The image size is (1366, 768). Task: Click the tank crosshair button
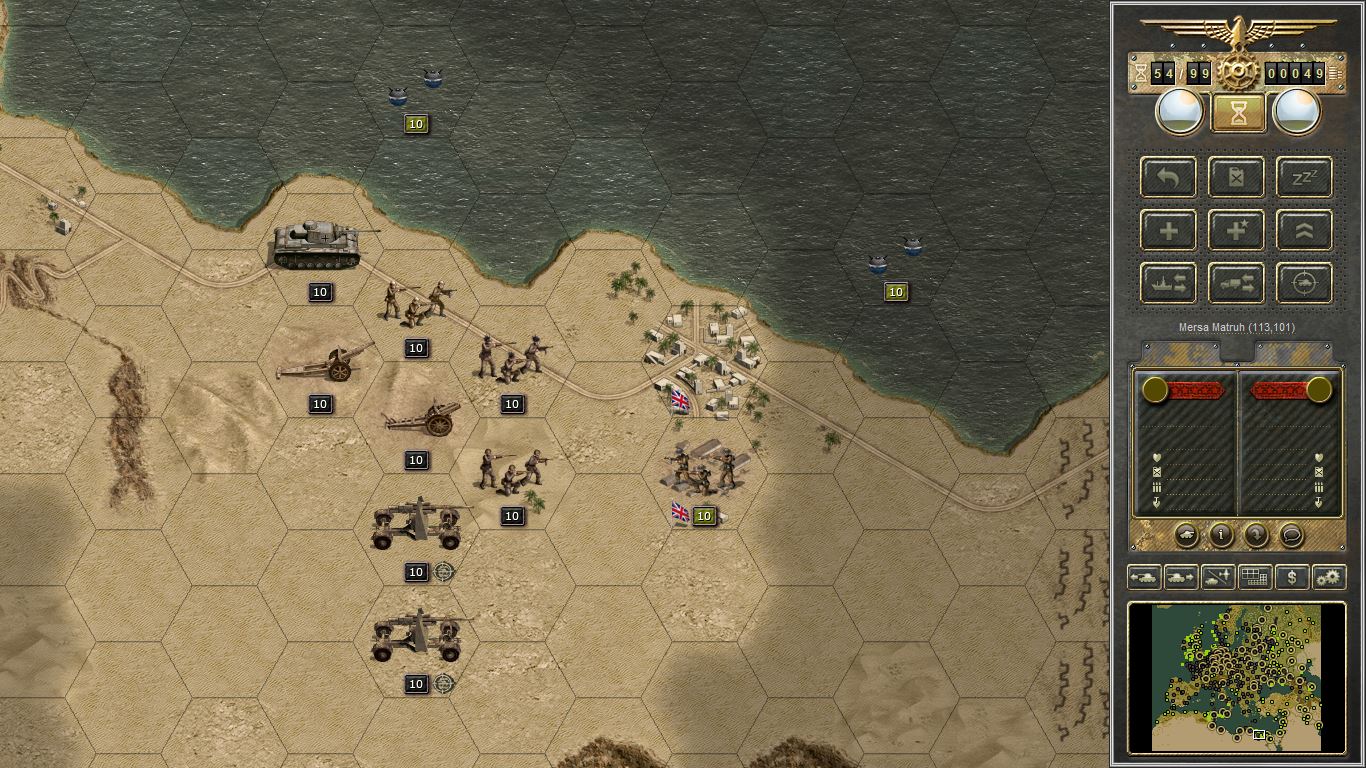coord(1304,283)
